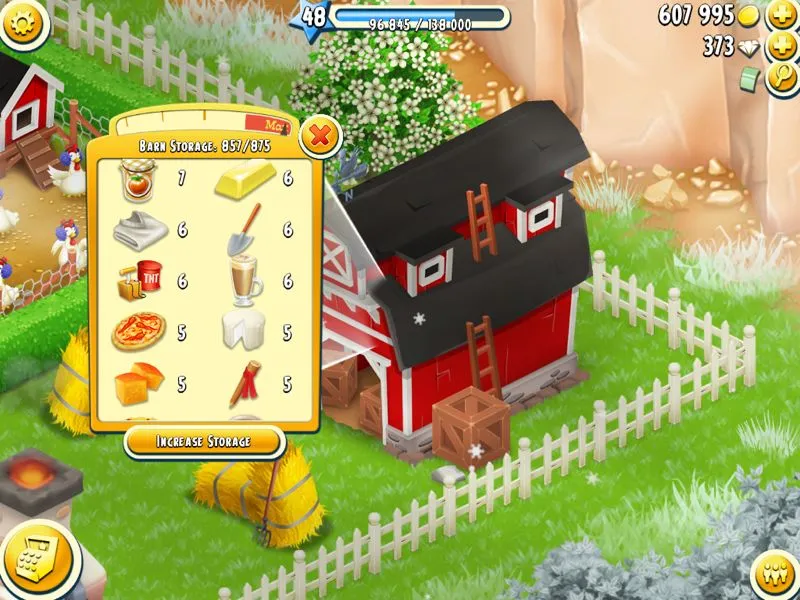The height and width of the screenshot is (600, 800).
Task: Open the magnifying glass search button
Action: pyautogui.click(x=781, y=79)
